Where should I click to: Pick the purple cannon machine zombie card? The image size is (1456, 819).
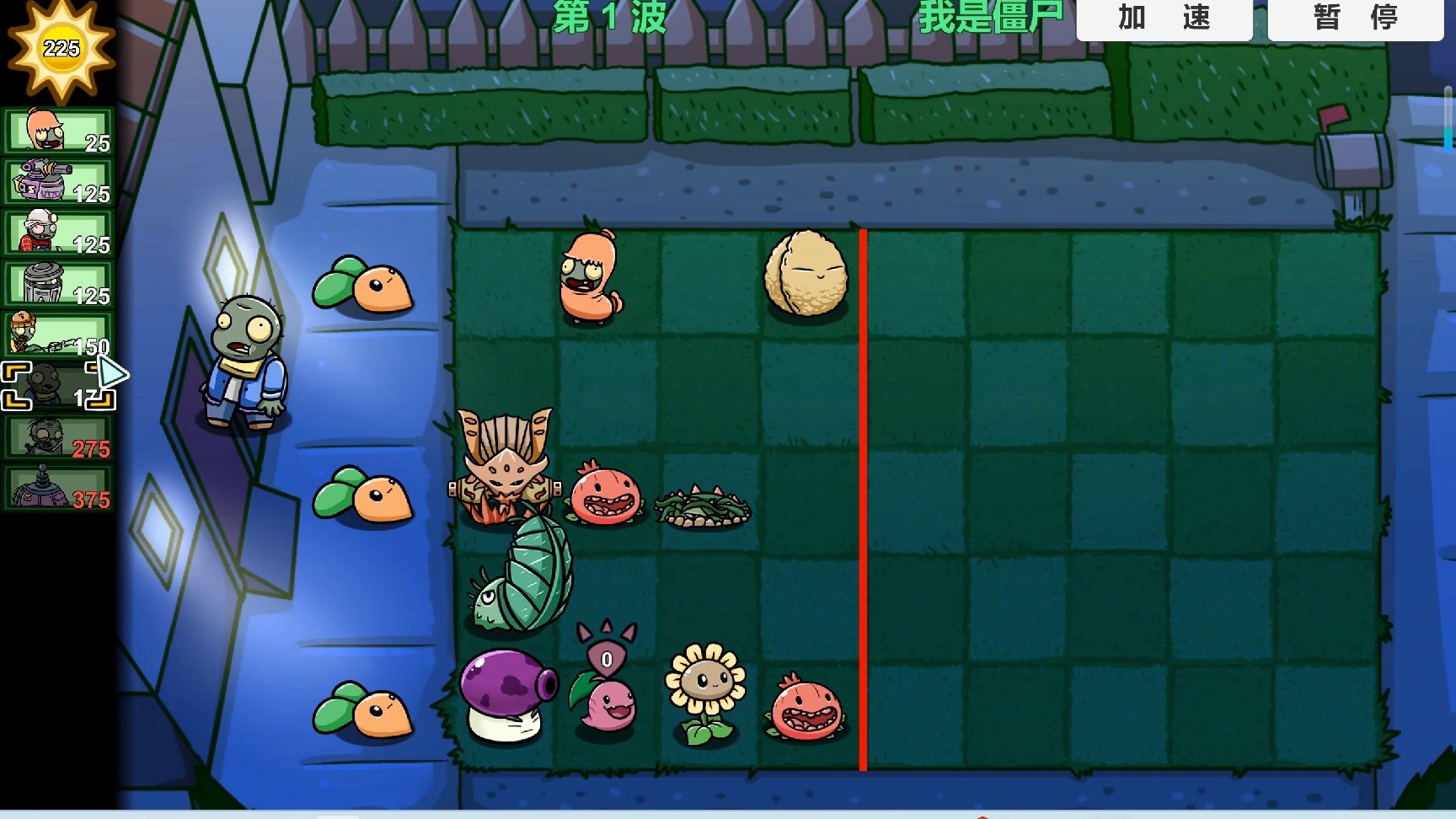pyautogui.click(x=59, y=182)
